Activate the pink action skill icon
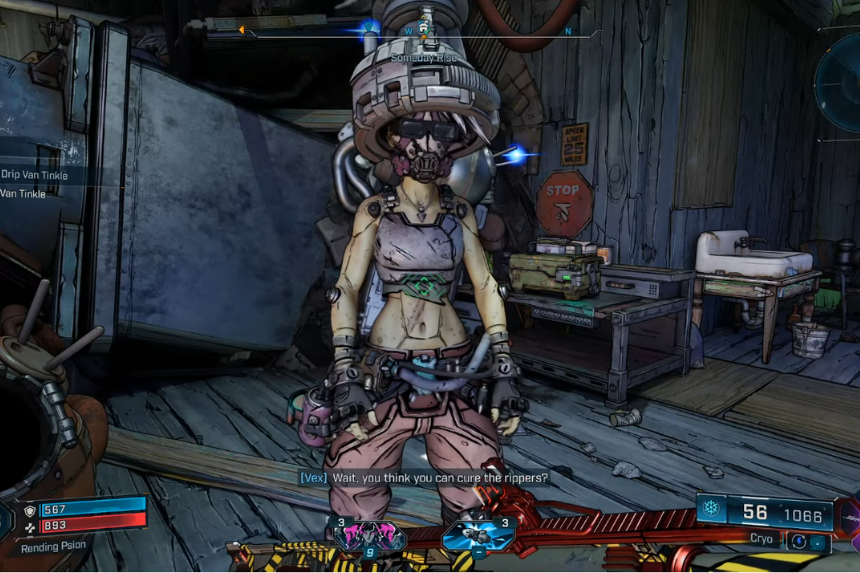860x573 pixels. point(368,534)
